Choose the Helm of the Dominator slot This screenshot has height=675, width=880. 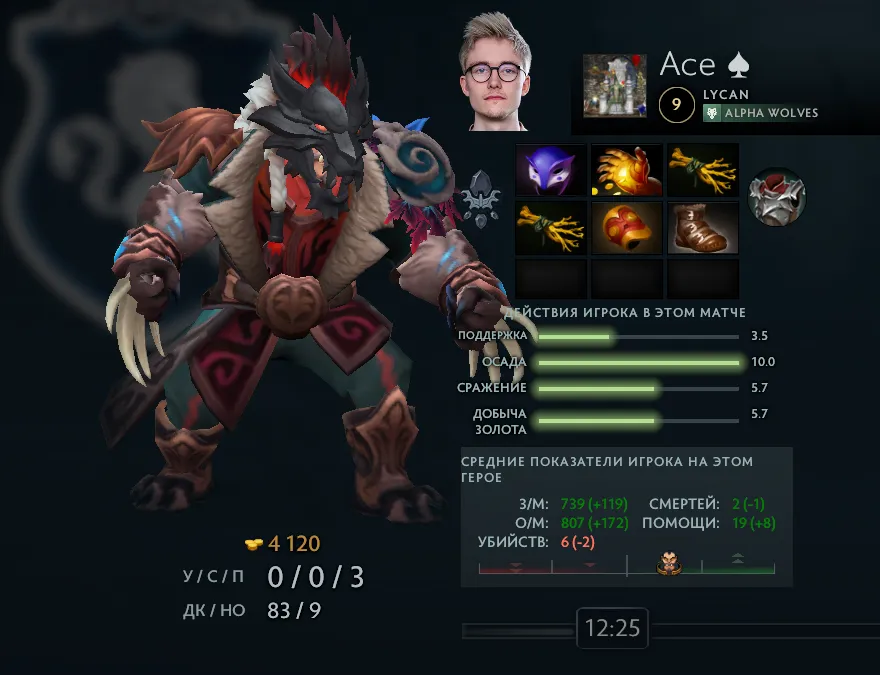(627, 228)
